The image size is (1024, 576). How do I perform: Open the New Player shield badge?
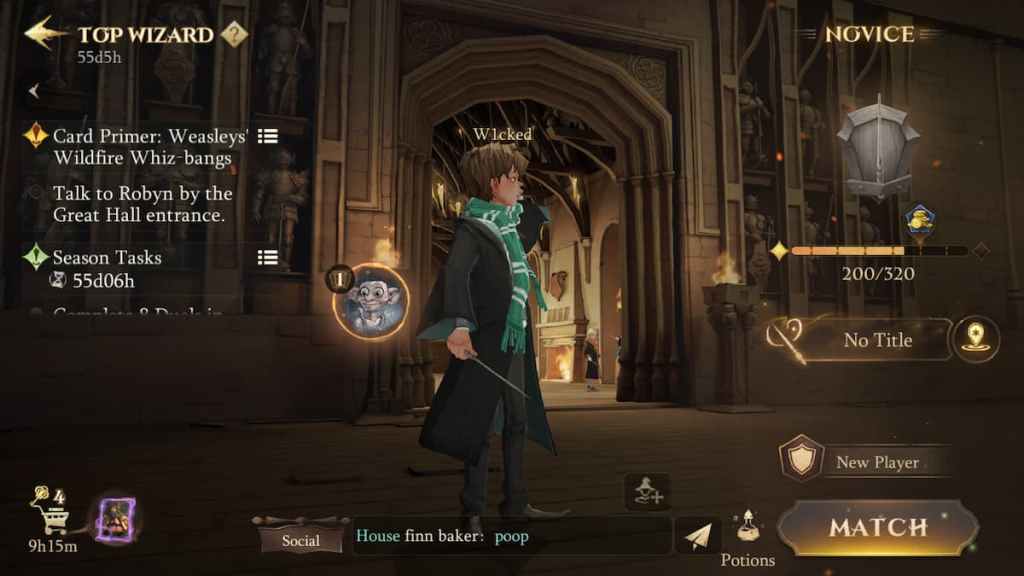click(802, 460)
